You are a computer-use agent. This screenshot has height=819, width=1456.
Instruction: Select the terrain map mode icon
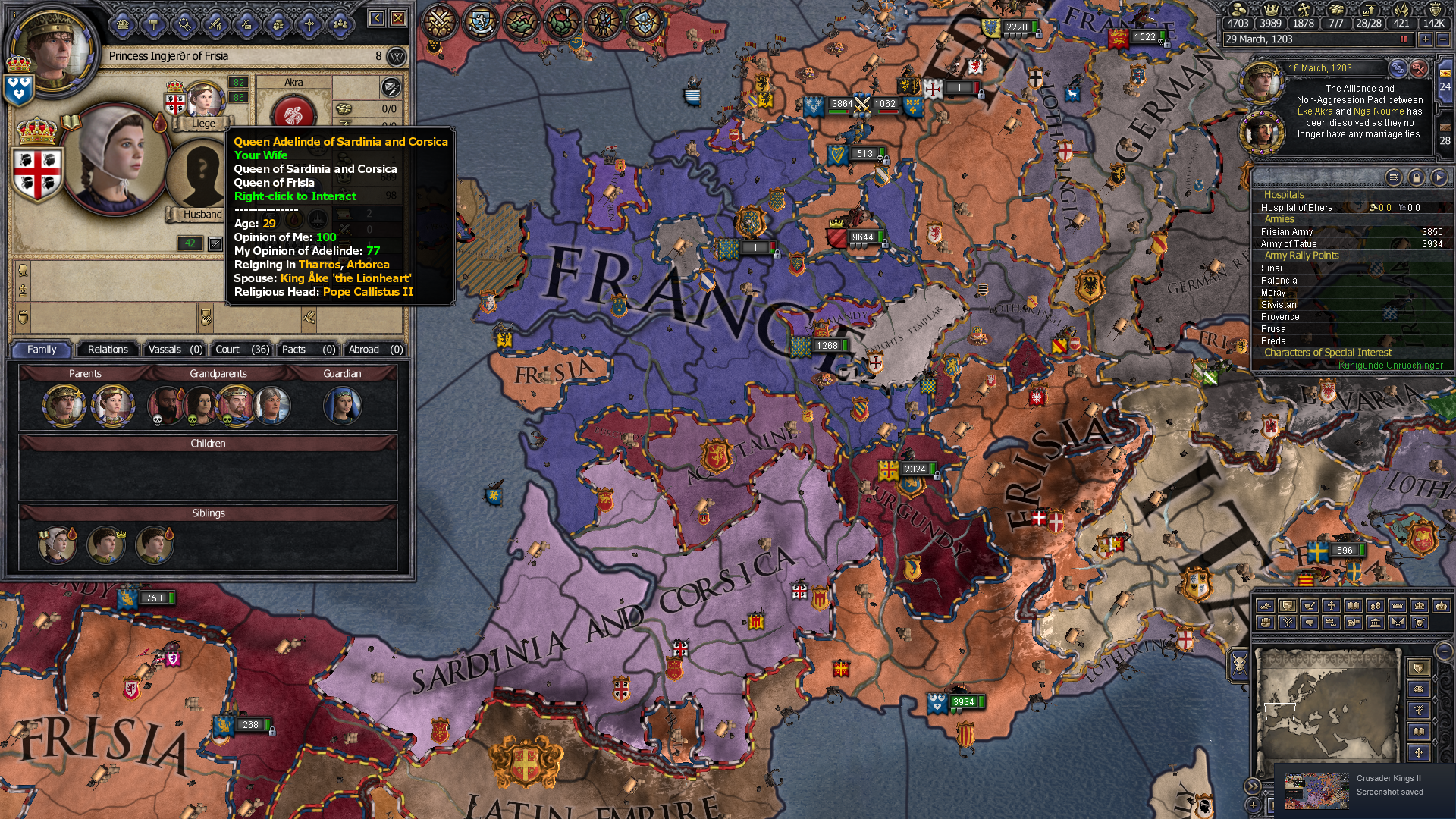(x=1266, y=606)
